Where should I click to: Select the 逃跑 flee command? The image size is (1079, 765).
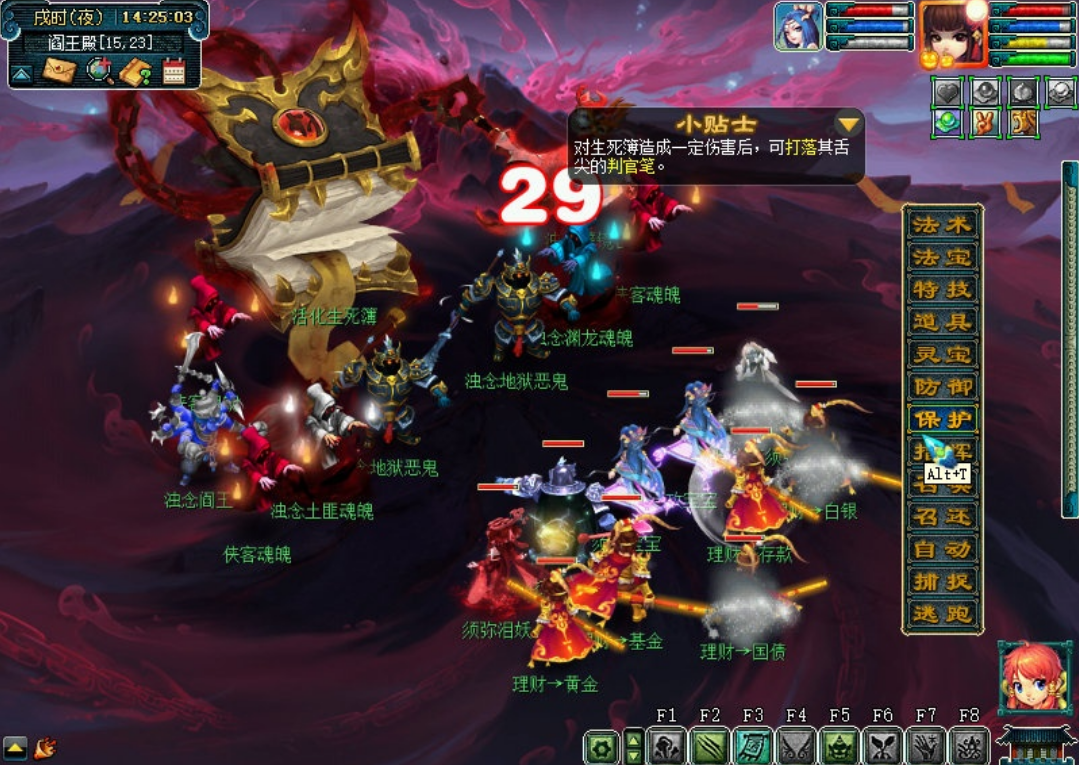pyautogui.click(x=942, y=613)
